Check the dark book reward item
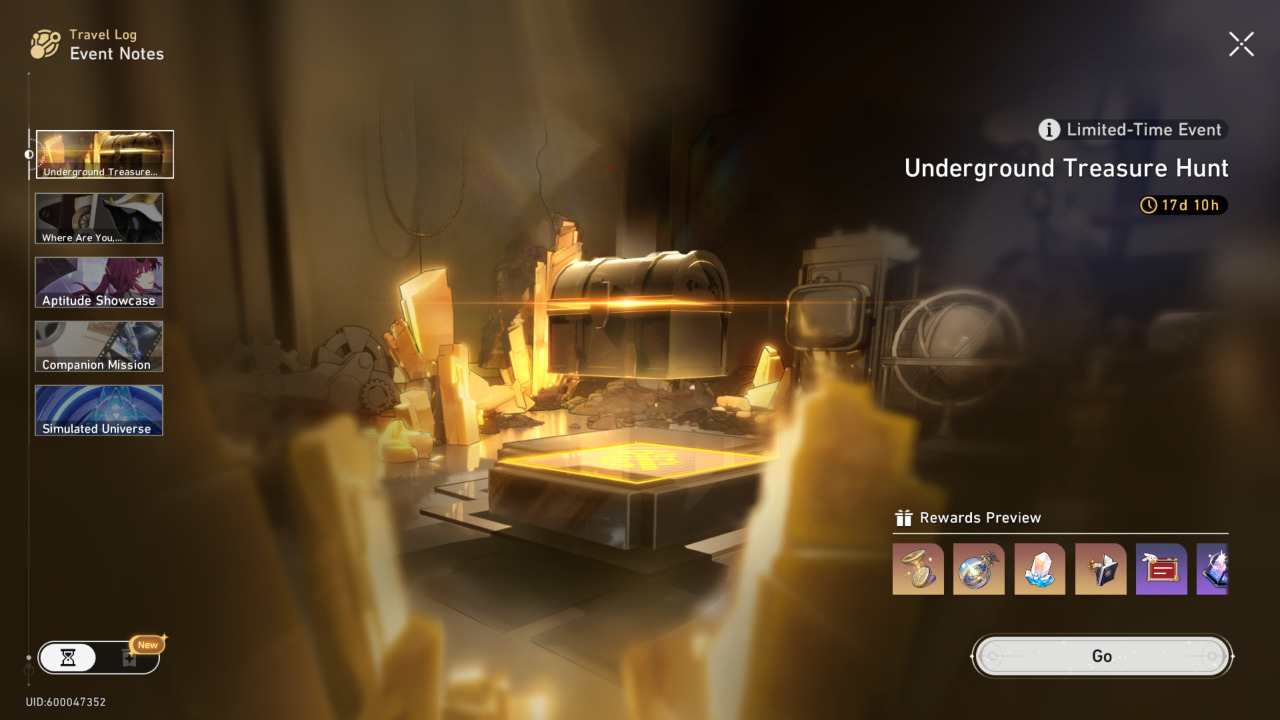The width and height of the screenshot is (1280, 720). (x=1101, y=569)
